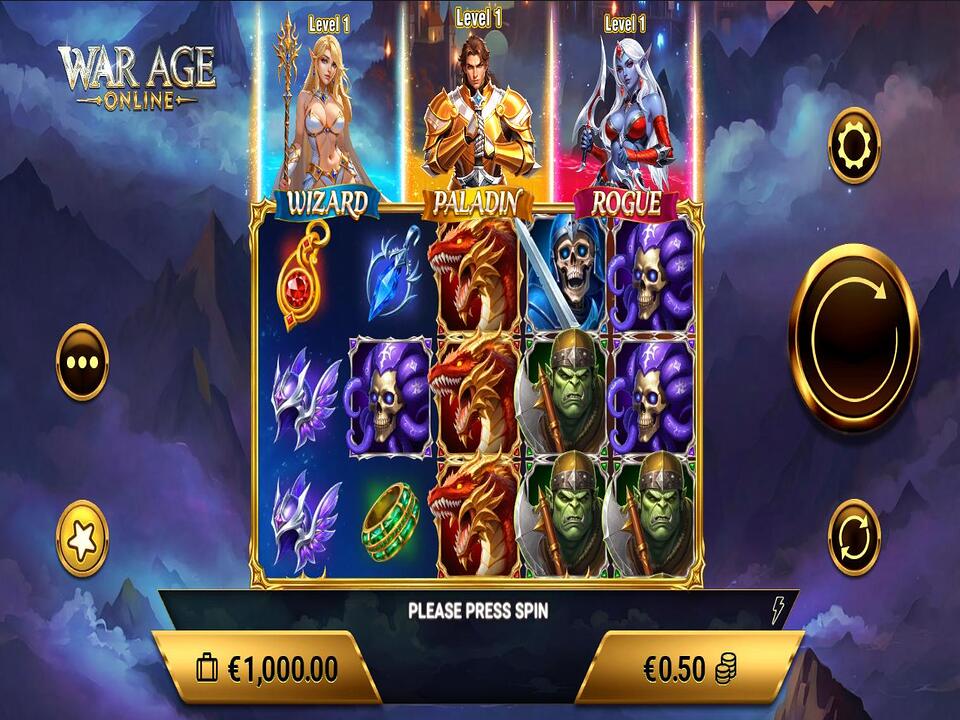Change the €0.50 bet amount

pos(690,667)
